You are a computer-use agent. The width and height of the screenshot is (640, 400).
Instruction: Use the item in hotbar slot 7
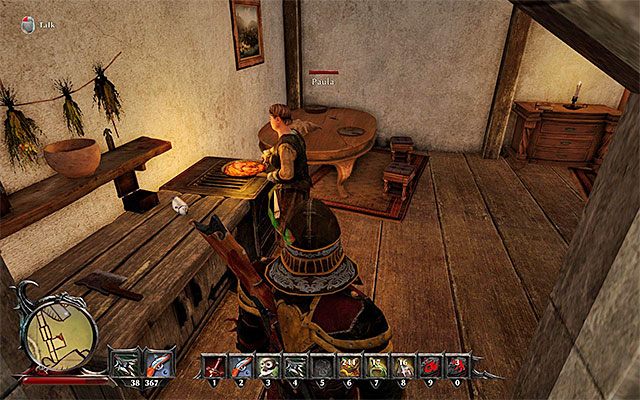pyautogui.click(x=375, y=366)
